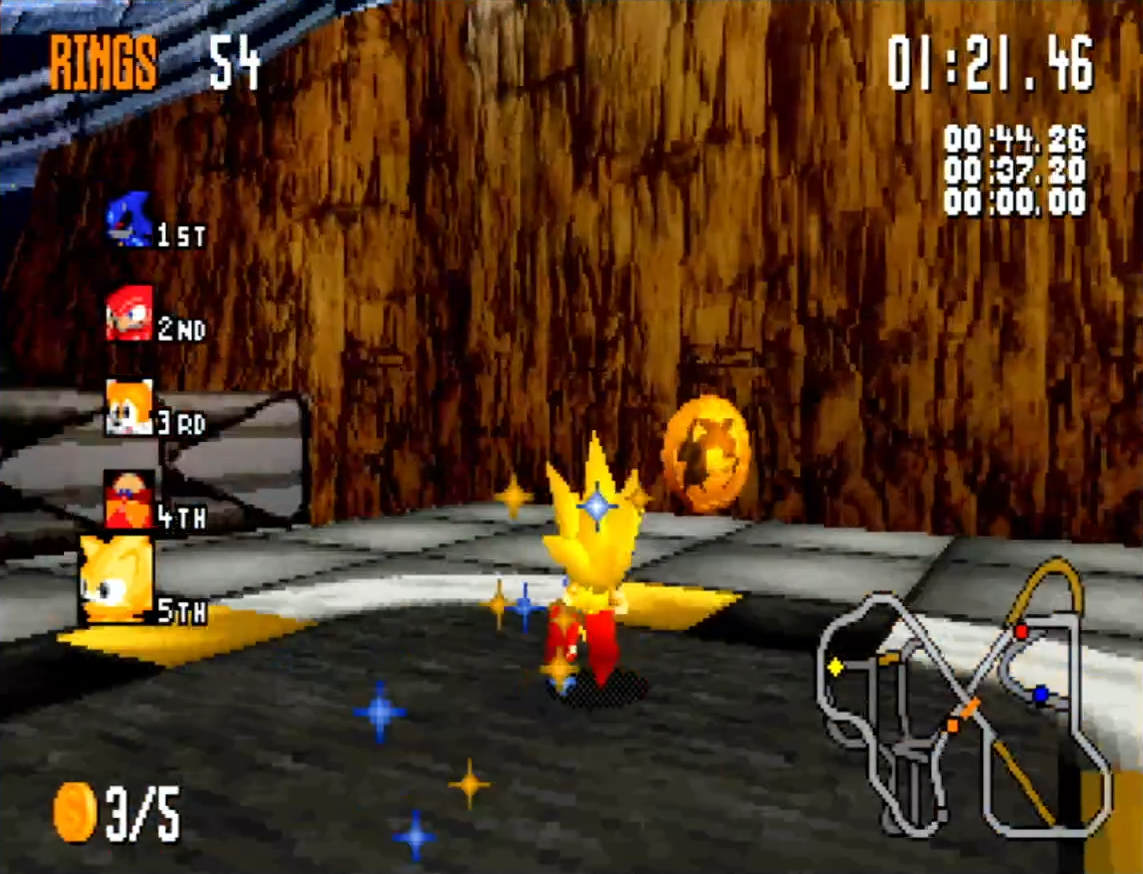Click Metal Sonic's 1st place portrait
This screenshot has width=1143, height=874.
(x=130, y=219)
